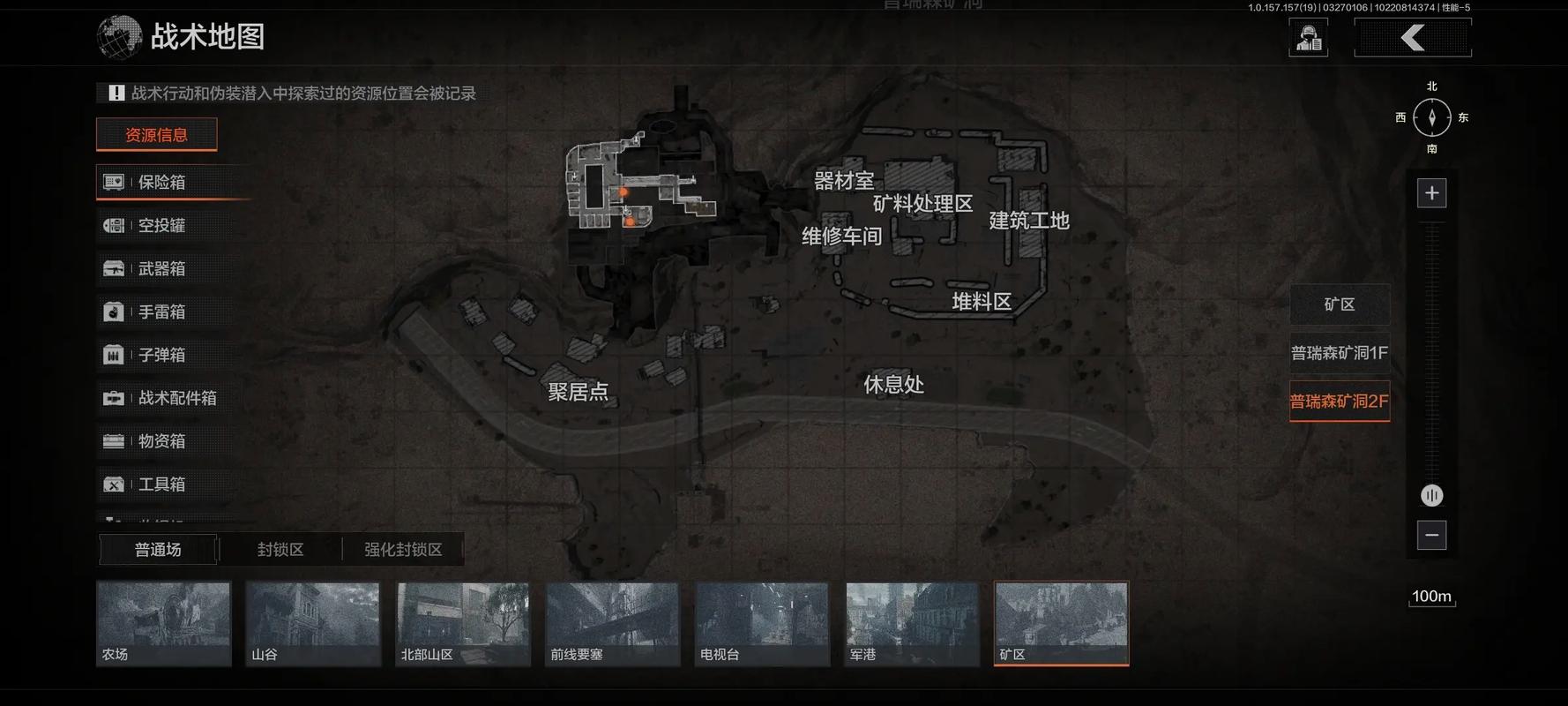Click the zoom in plus button
Screen dimensions: 1568x706
(x=1431, y=192)
